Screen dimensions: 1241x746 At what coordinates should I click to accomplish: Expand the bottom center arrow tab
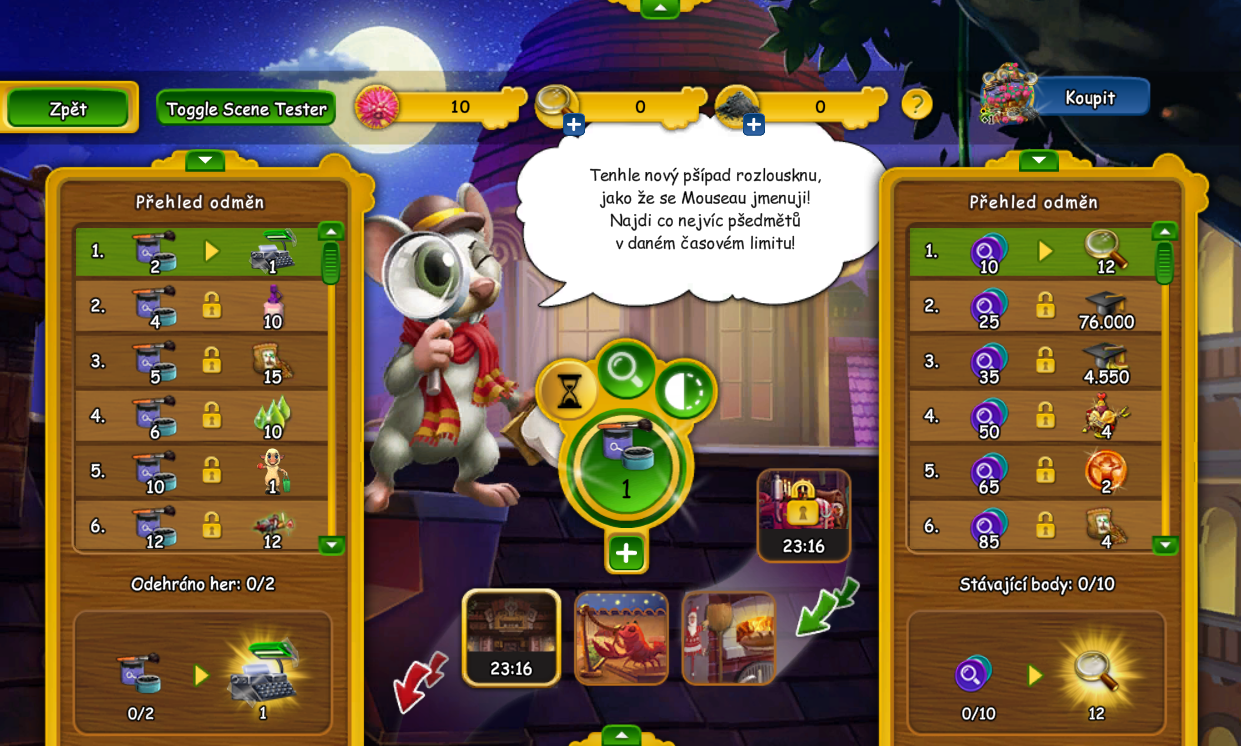point(621,736)
